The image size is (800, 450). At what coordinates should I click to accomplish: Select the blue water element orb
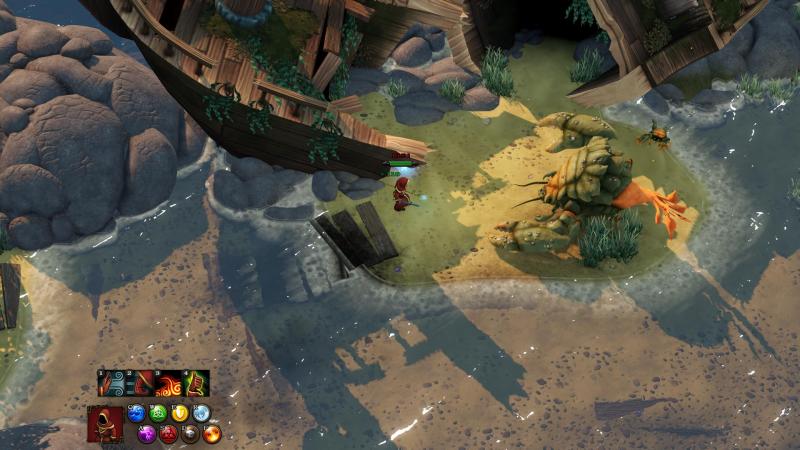(x=137, y=413)
